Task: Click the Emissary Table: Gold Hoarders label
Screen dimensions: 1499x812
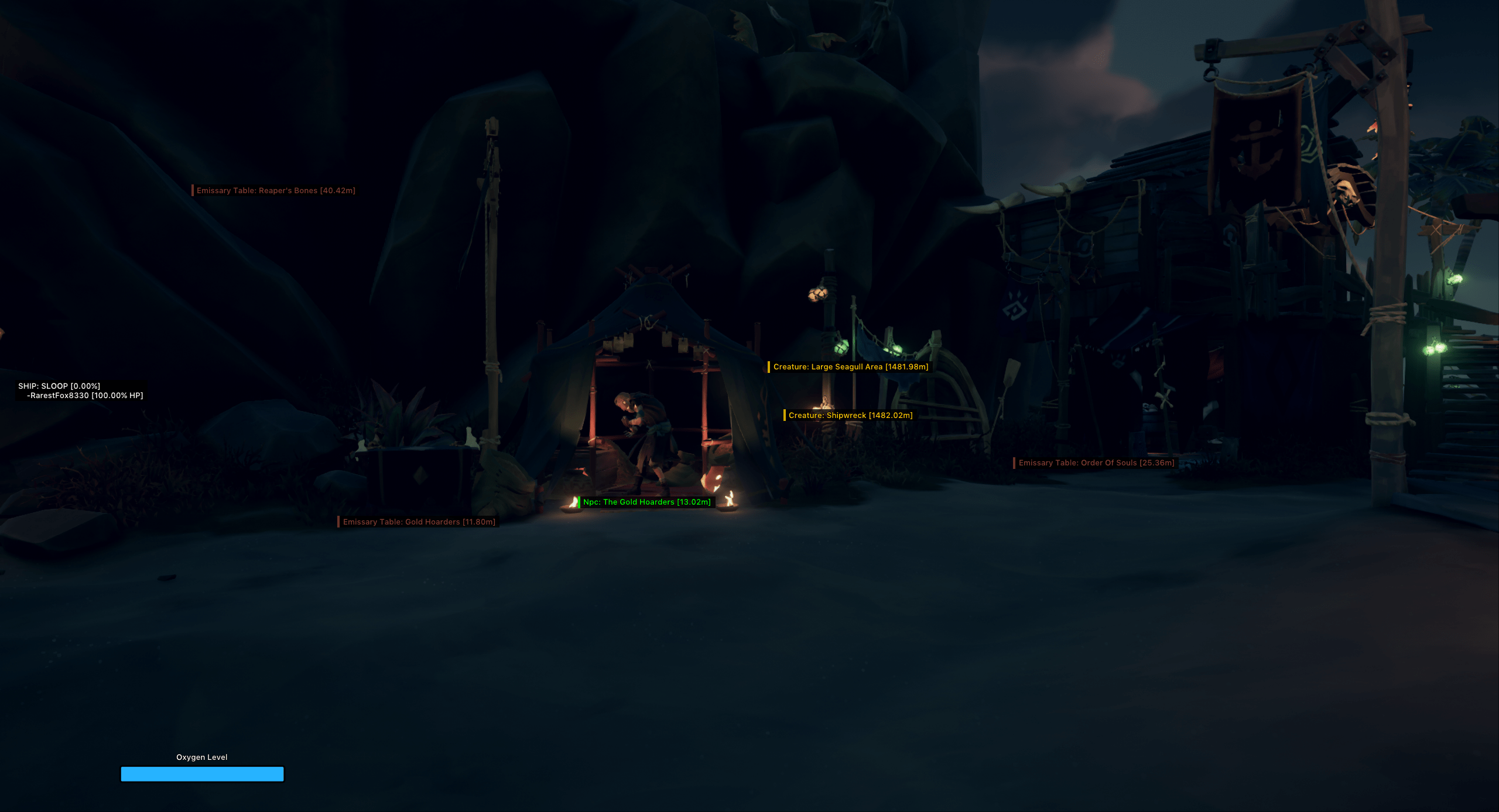Action: click(419, 522)
